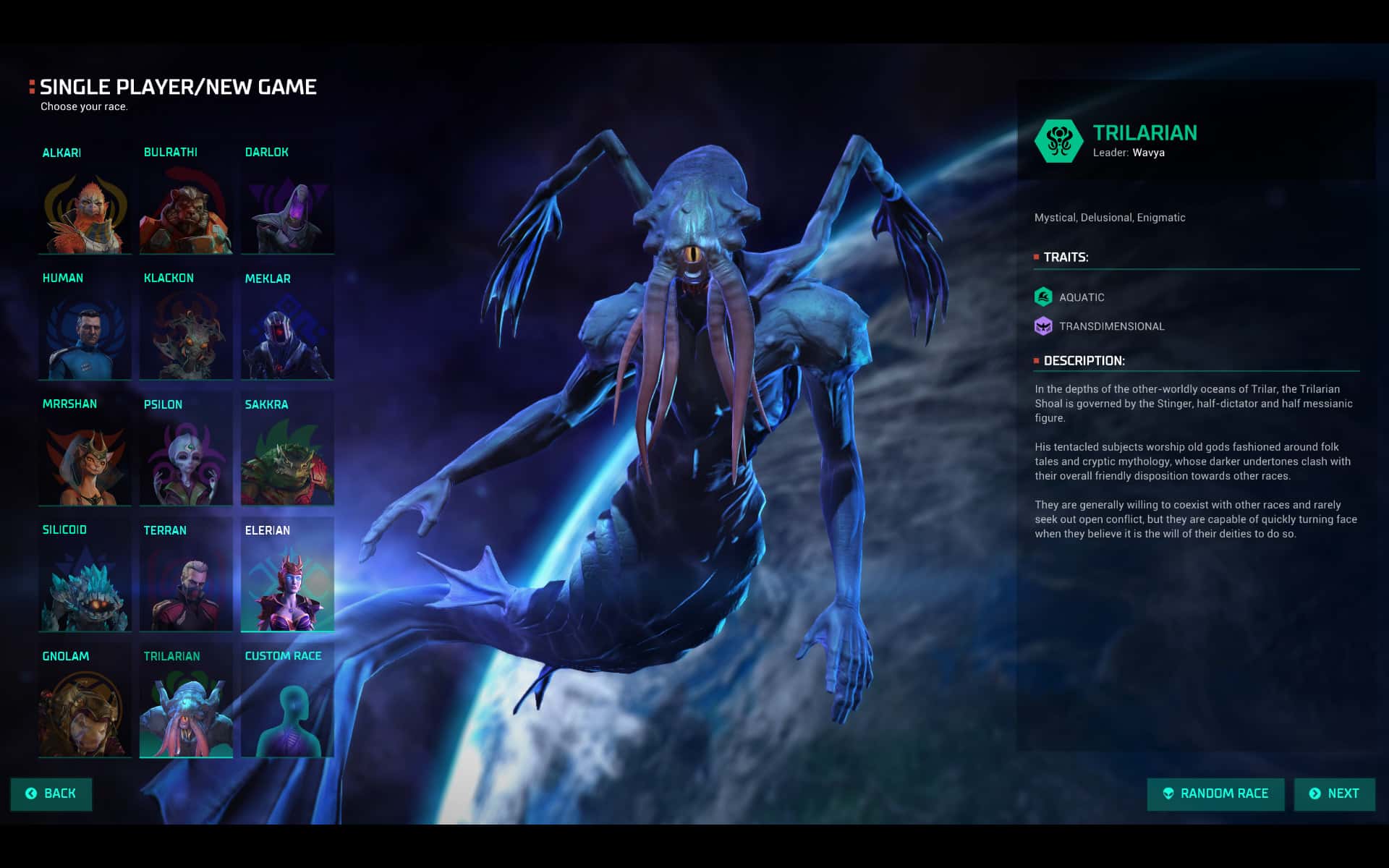Click the Single Player/New Game heading
This screenshot has width=1389, height=868.
(178, 87)
